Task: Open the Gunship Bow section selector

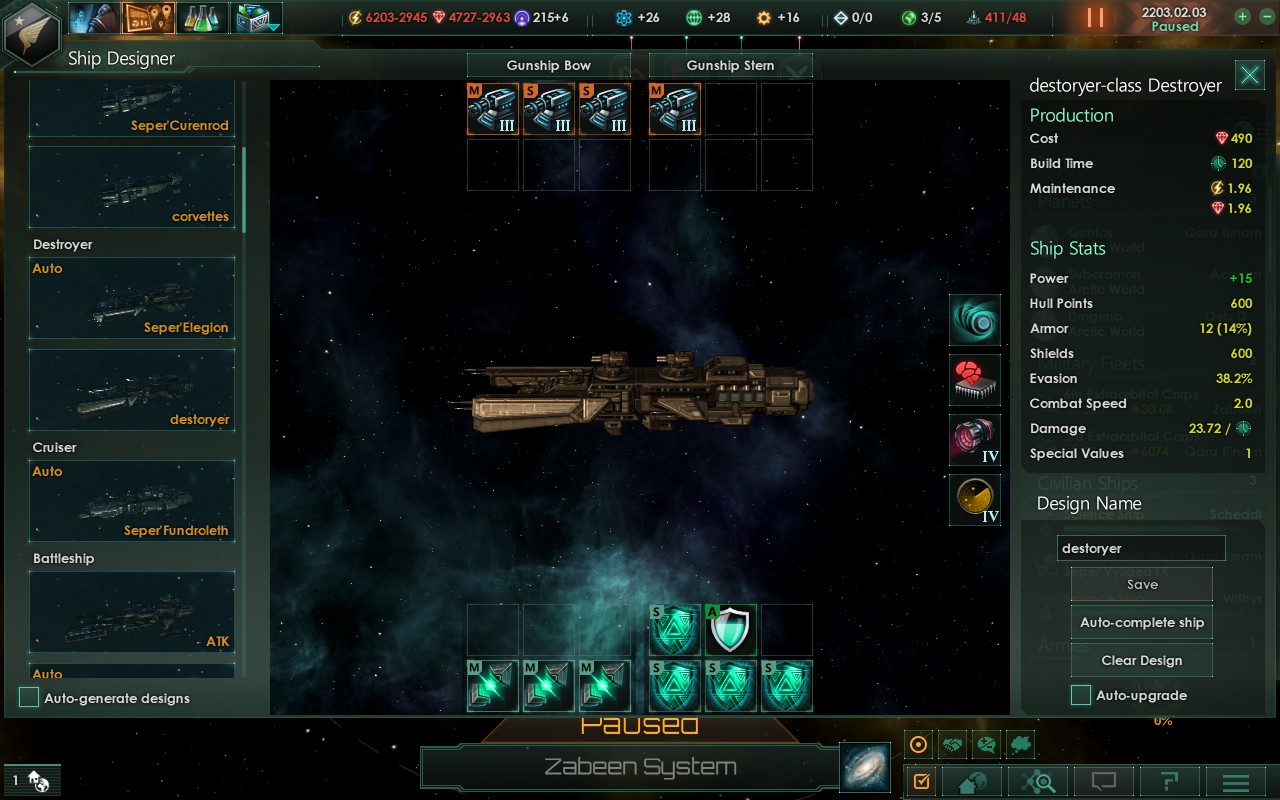Action: click(x=548, y=65)
